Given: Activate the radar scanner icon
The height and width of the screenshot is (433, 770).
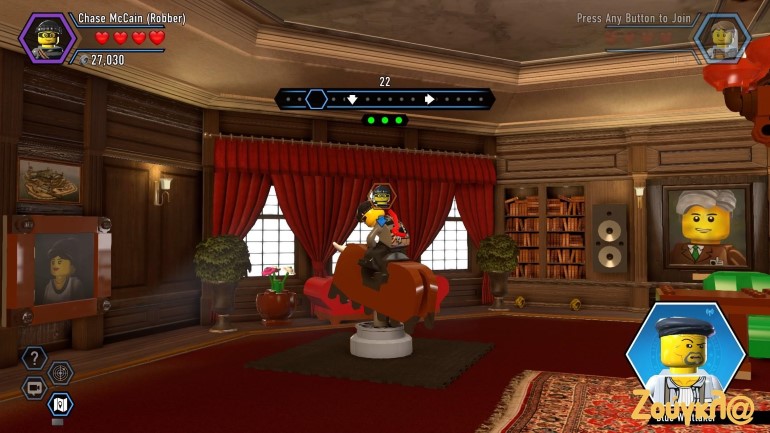Looking at the screenshot, I should pyautogui.click(x=61, y=373).
